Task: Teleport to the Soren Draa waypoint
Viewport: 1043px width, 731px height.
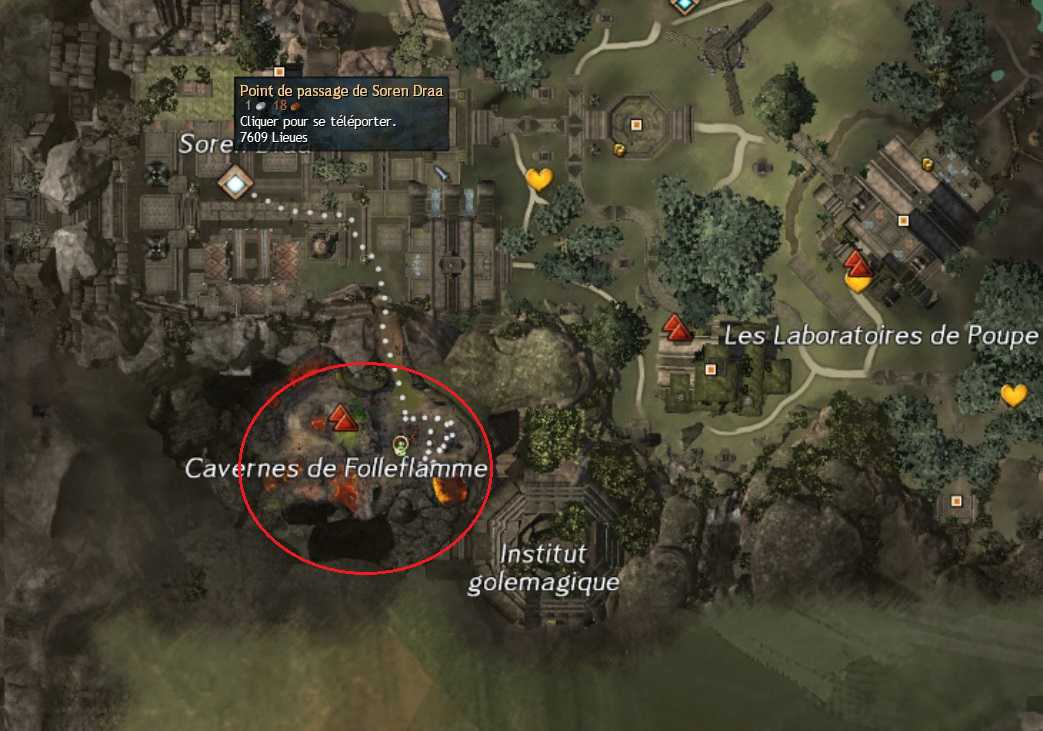Action: [236, 183]
